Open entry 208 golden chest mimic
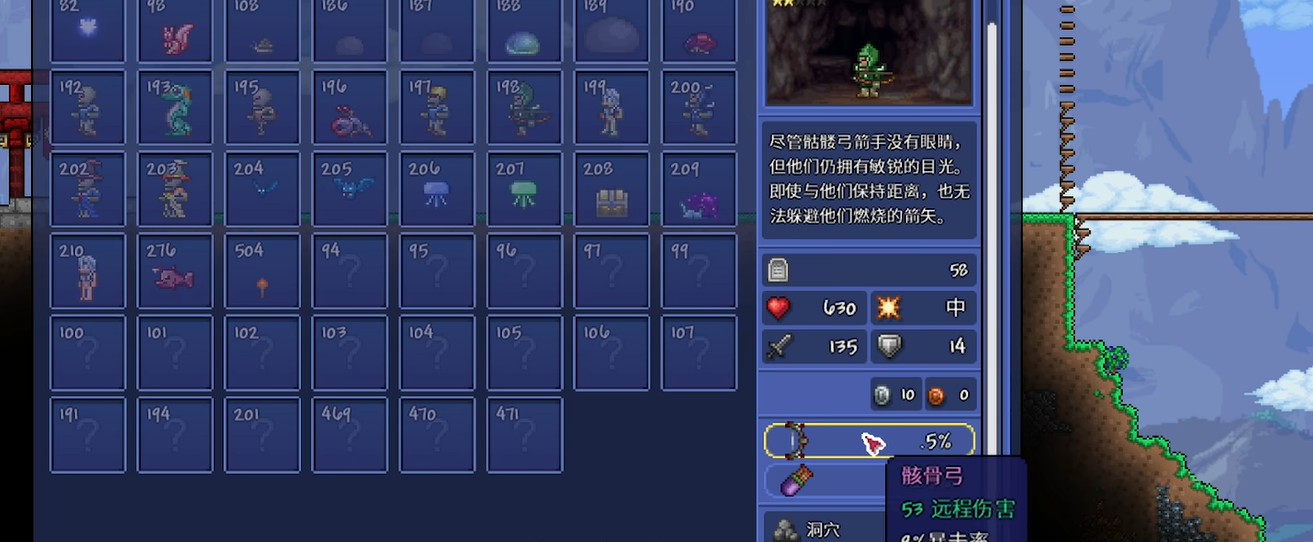This screenshot has width=1313, height=542. (612, 189)
